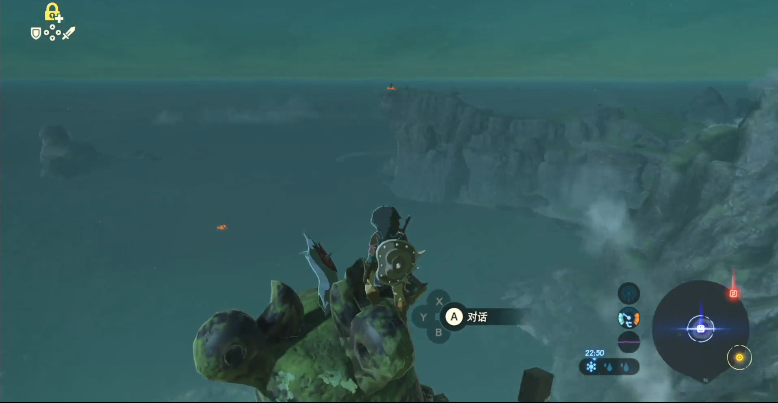Select the shield quick-menu icon
The image size is (778, 403).
(x=36, y=33)
